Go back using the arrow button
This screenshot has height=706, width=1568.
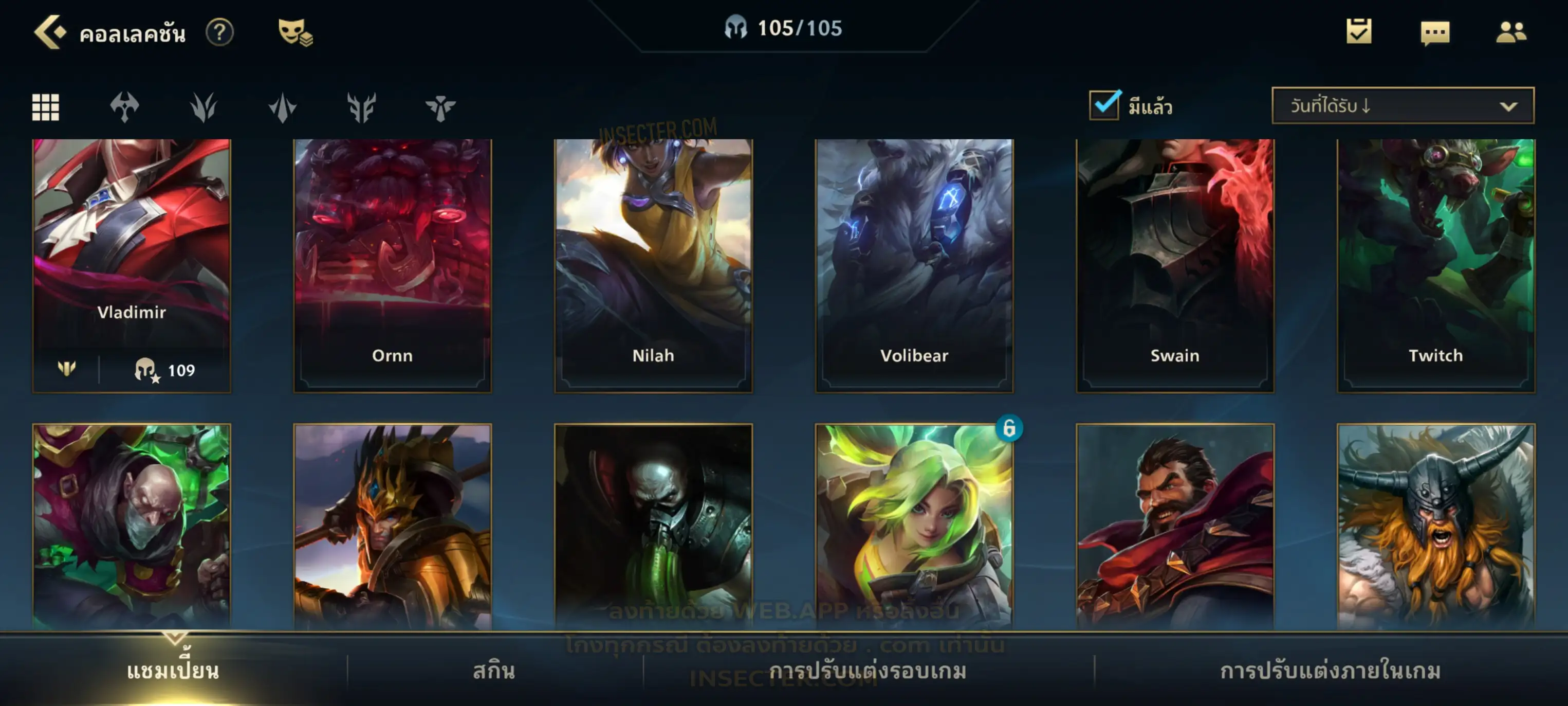tap(49, 32)
